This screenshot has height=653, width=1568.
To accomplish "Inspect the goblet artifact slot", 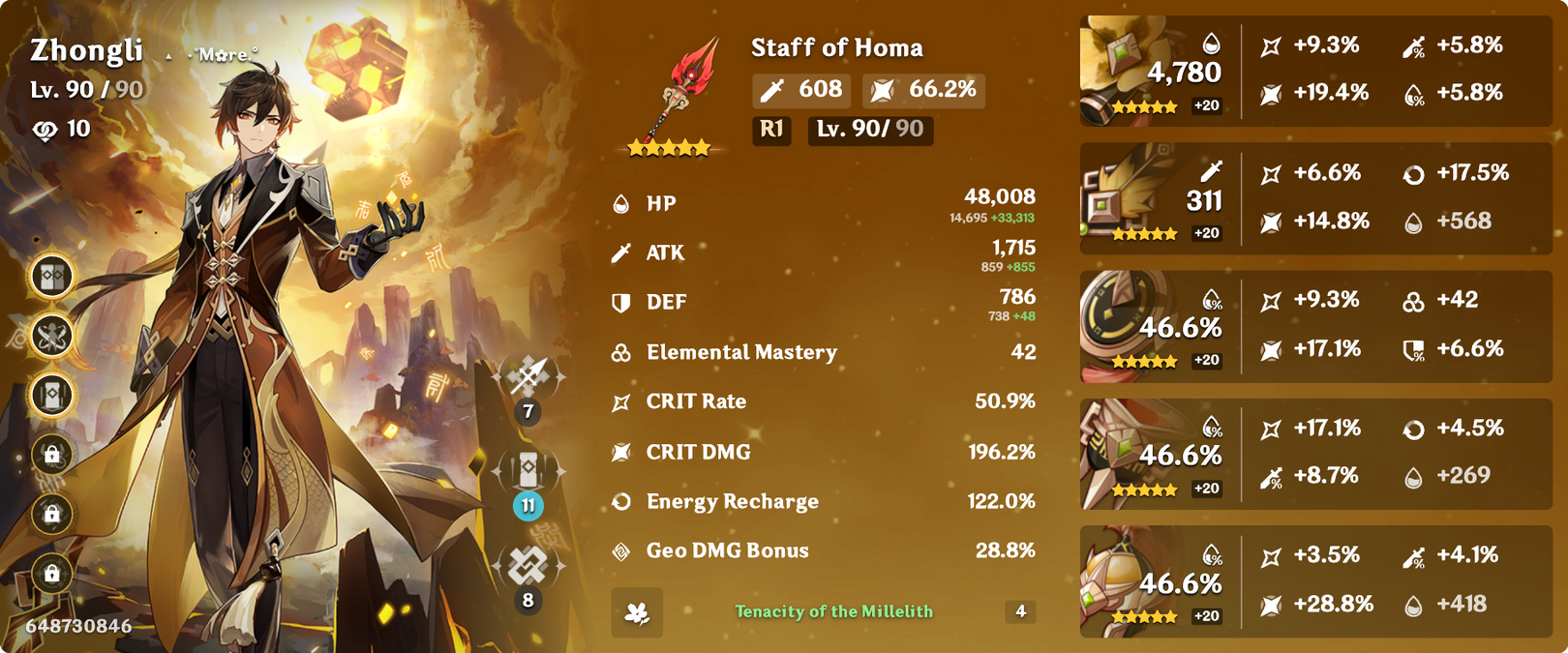I will [1121, 453].
